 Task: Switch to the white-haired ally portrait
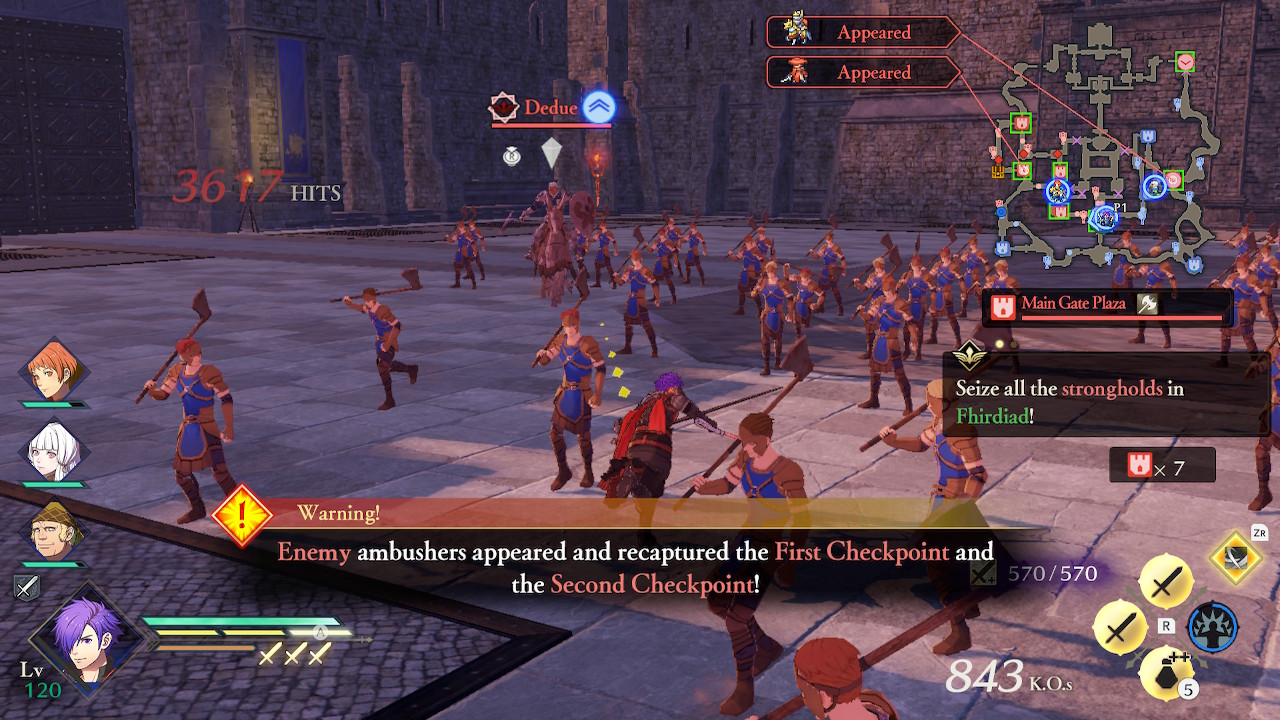[54, 451]
